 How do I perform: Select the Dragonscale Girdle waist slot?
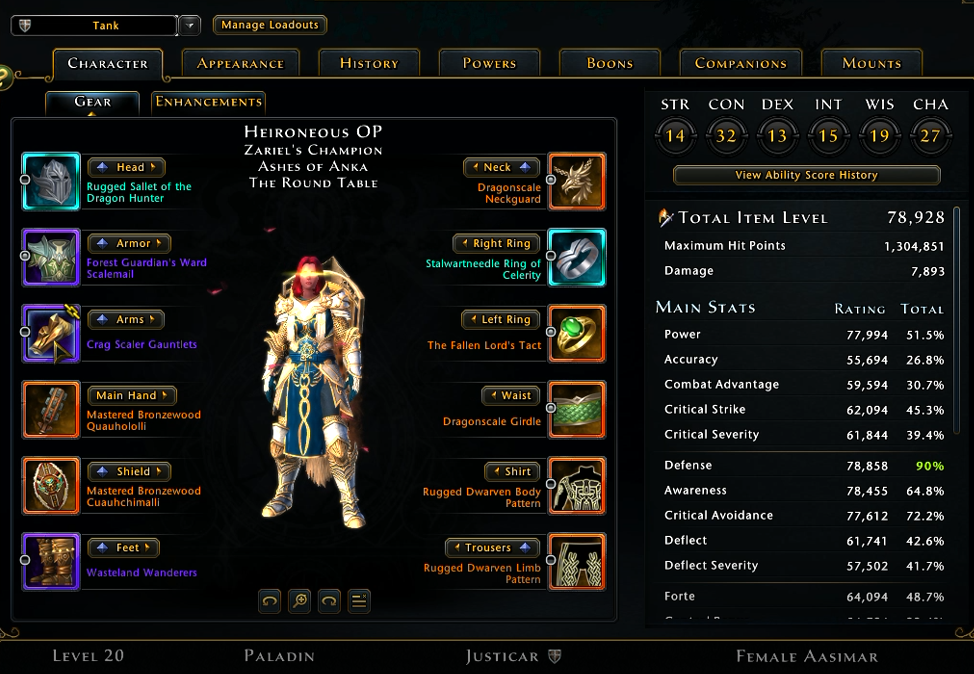click(x=577, y=409)
